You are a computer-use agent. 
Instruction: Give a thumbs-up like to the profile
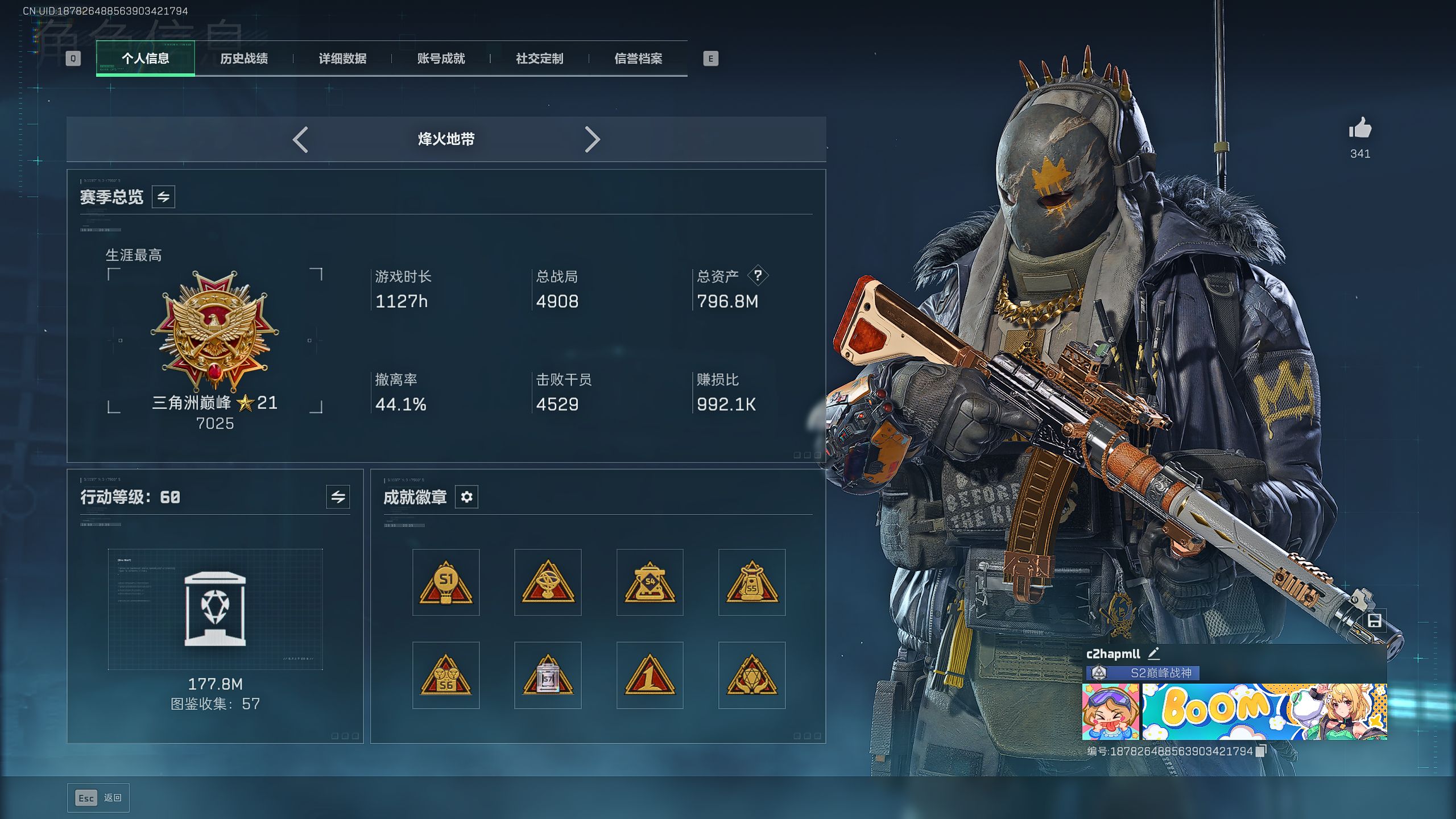pyautogui.click(x=1360, y=129)
